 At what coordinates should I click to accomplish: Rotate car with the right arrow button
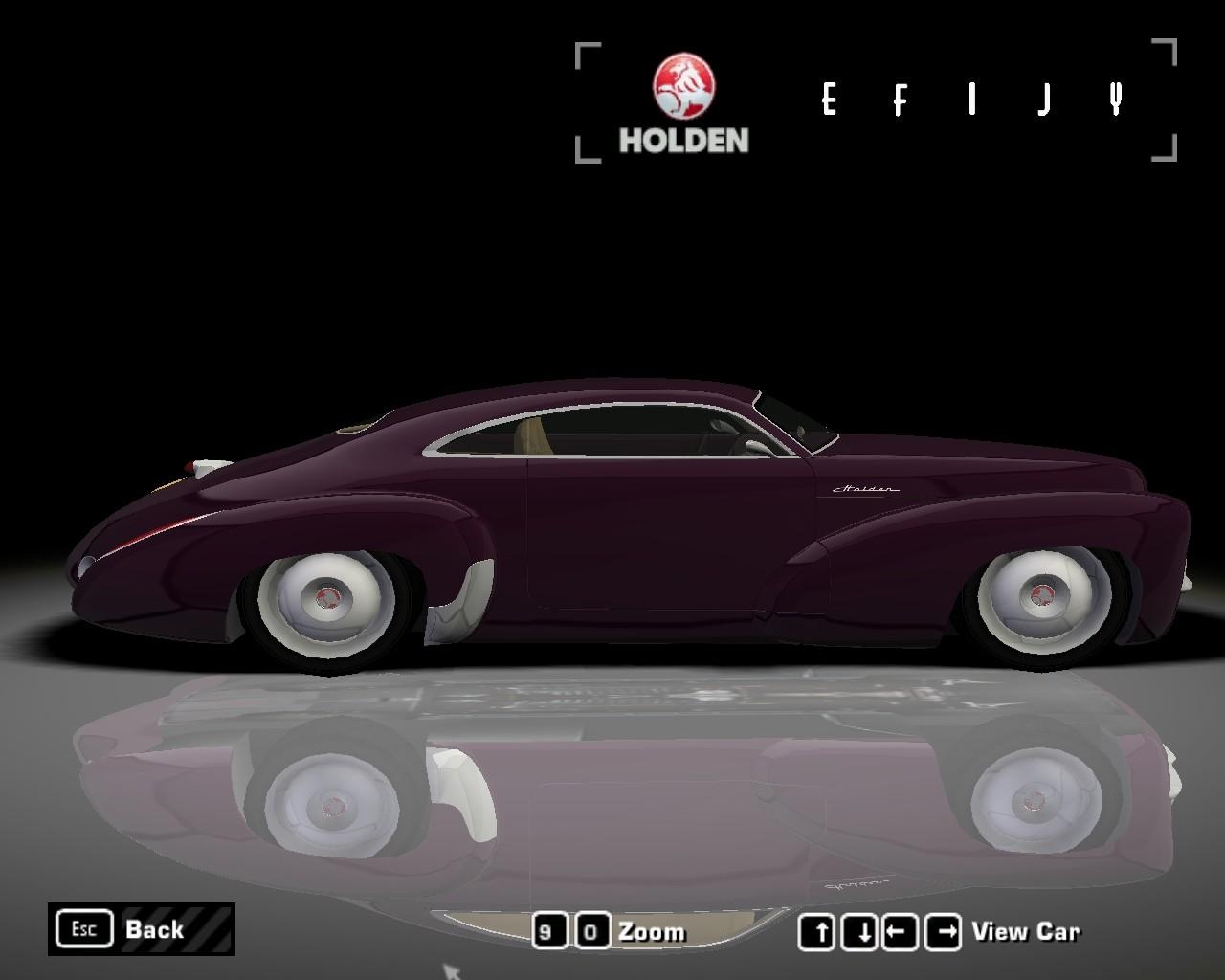click(946, 931)
